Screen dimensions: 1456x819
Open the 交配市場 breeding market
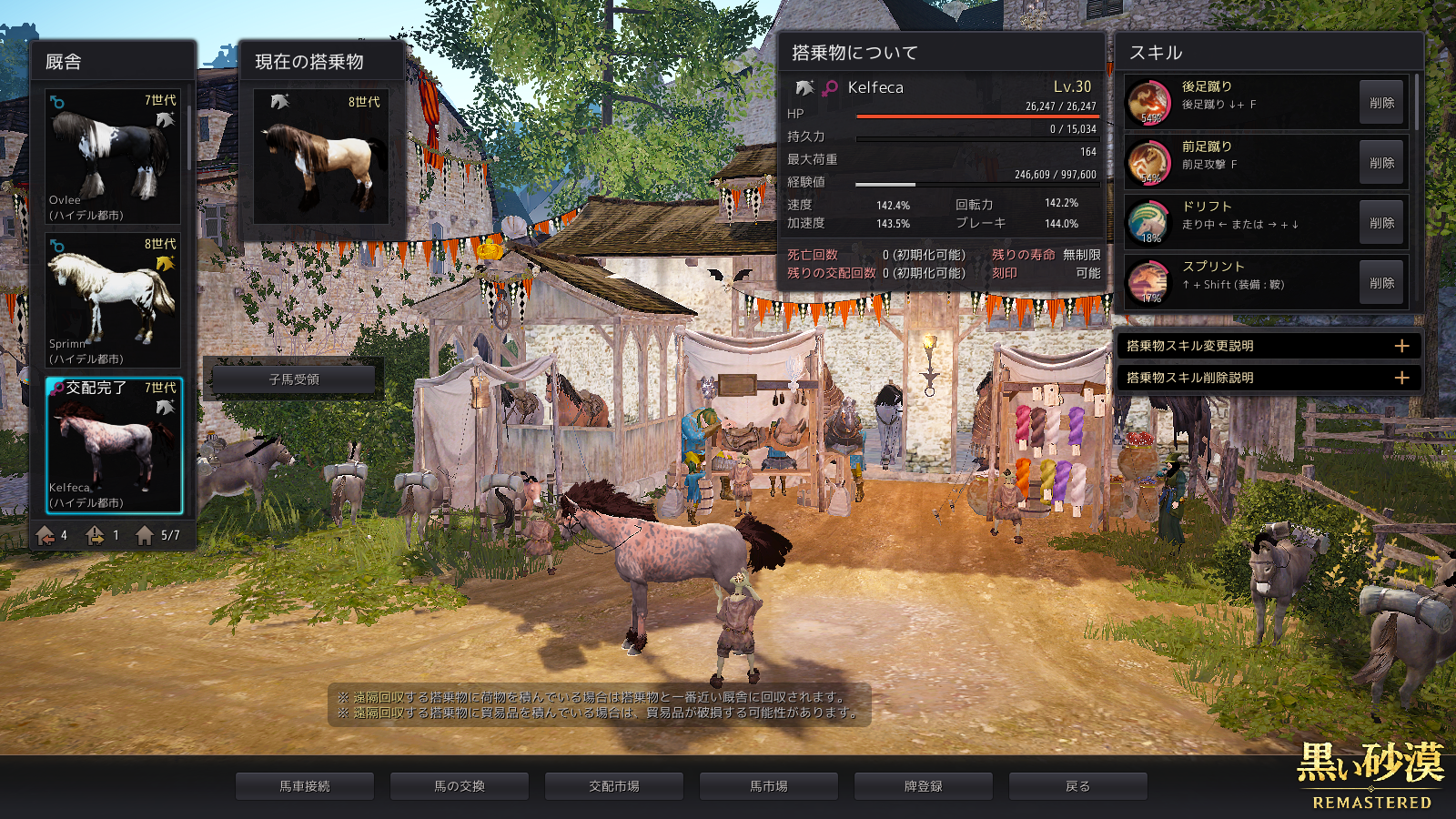click(x=614, y=786)
